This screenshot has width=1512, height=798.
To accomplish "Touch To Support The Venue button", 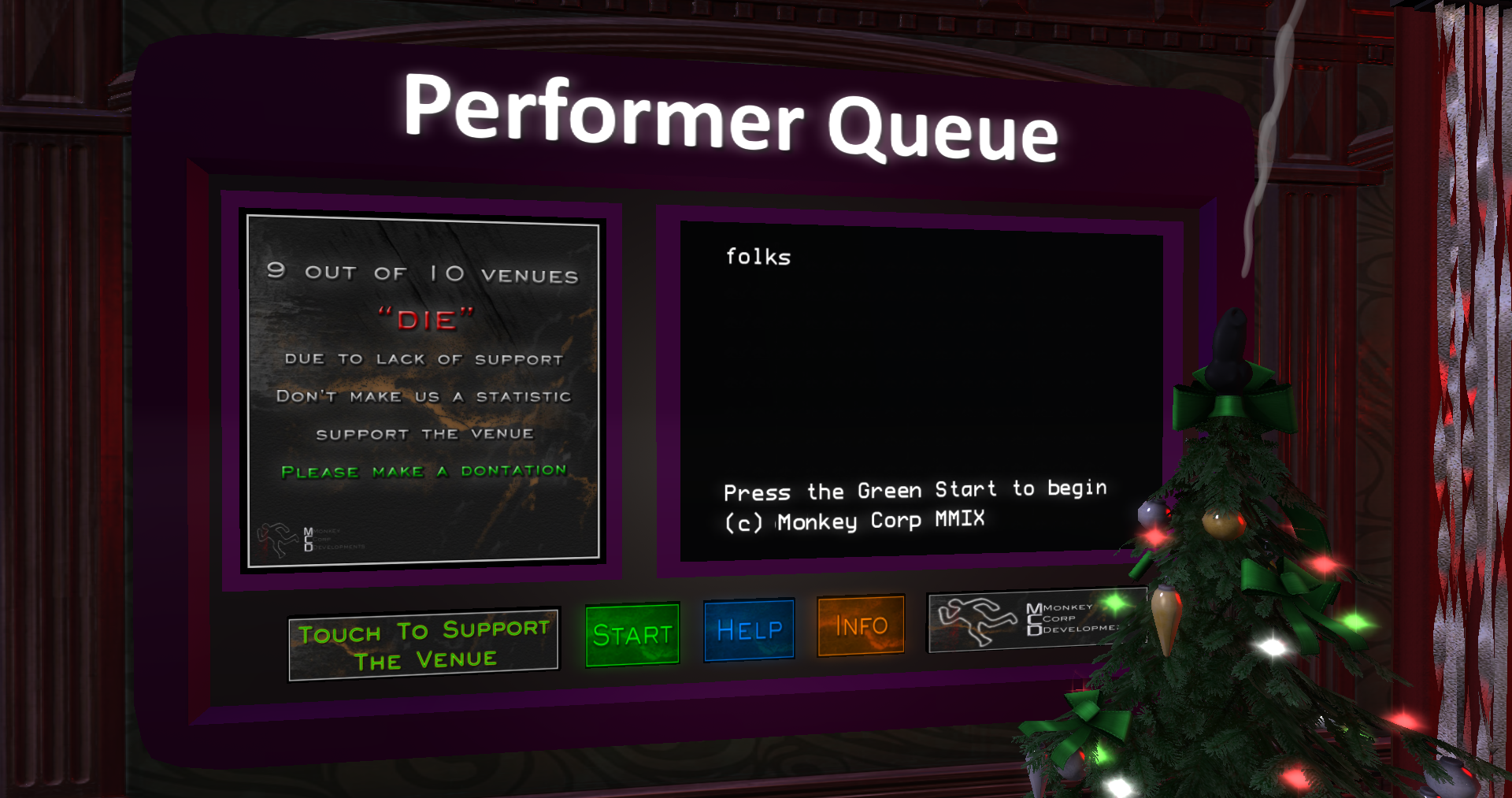I will tap(424, 644).
